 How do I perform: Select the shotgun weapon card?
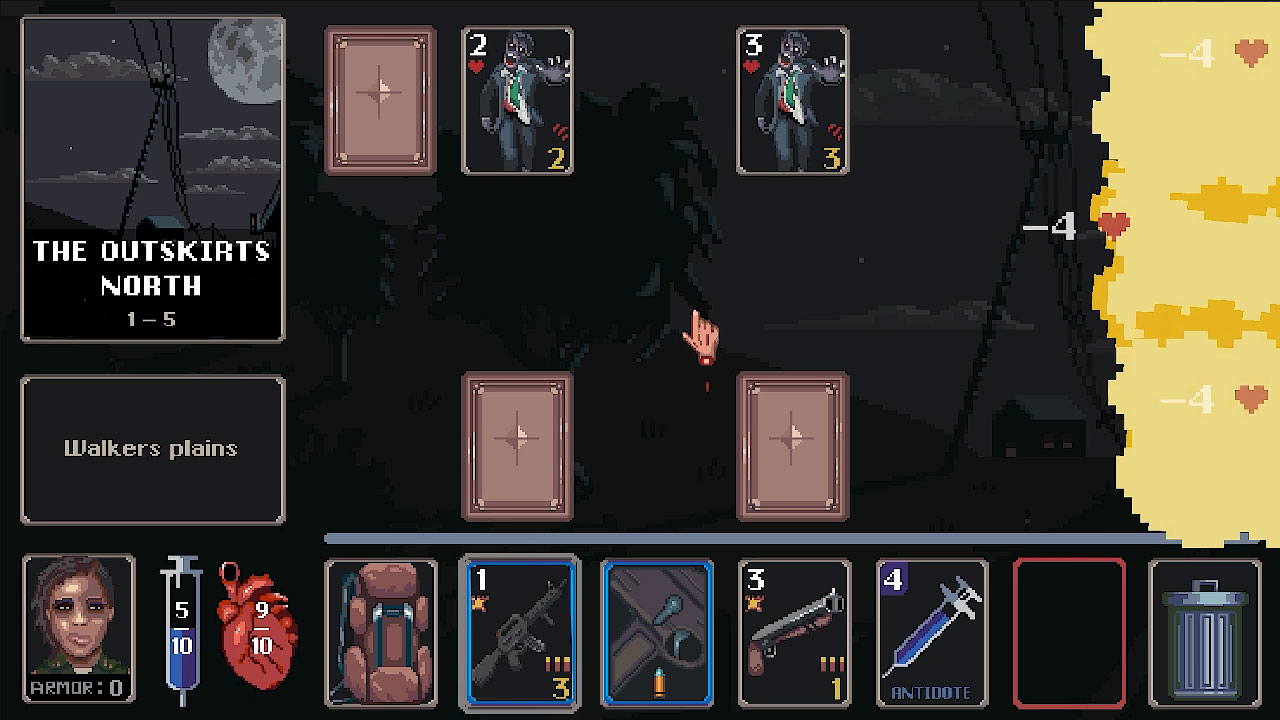793,632
